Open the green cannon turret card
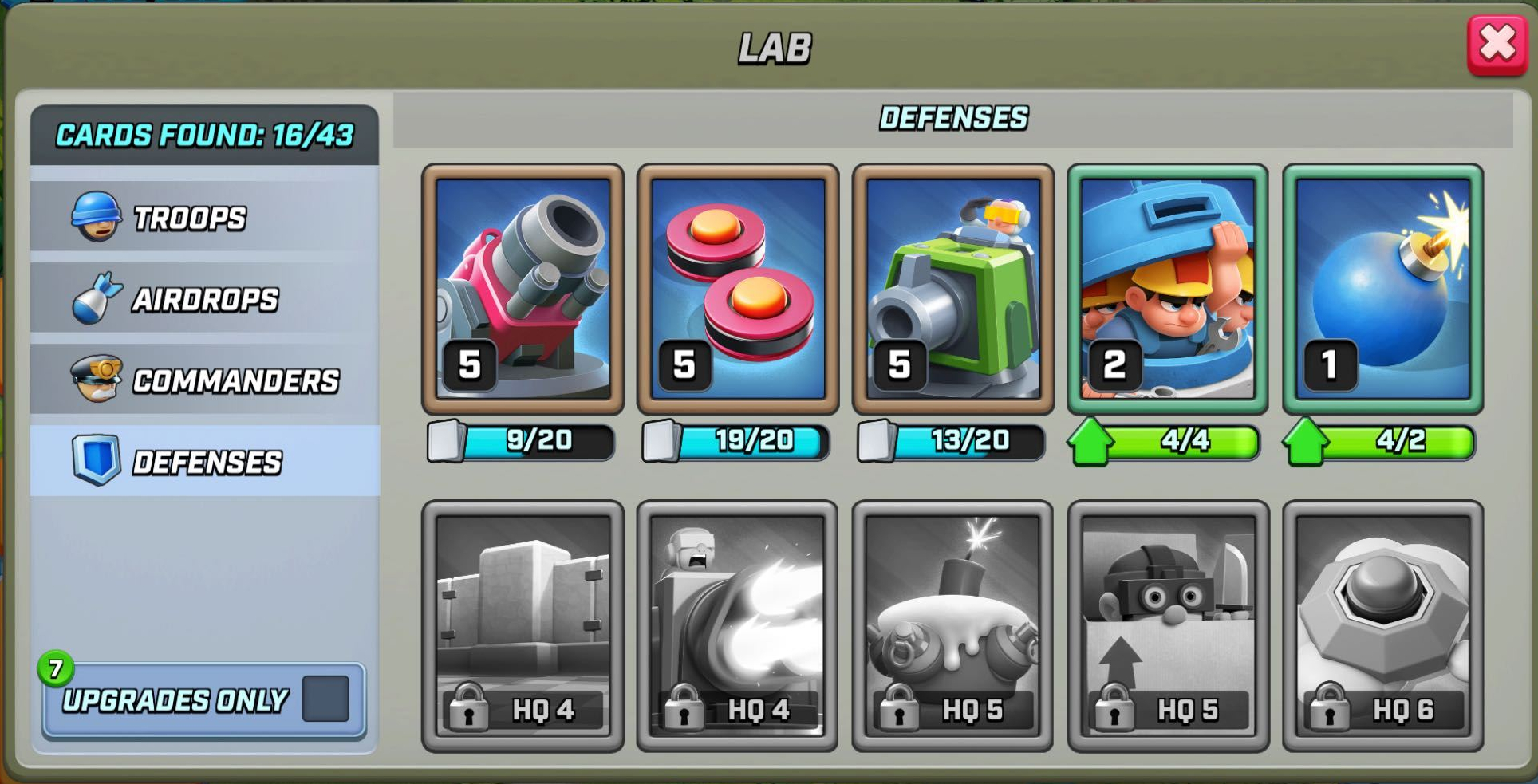 point(953,289)
